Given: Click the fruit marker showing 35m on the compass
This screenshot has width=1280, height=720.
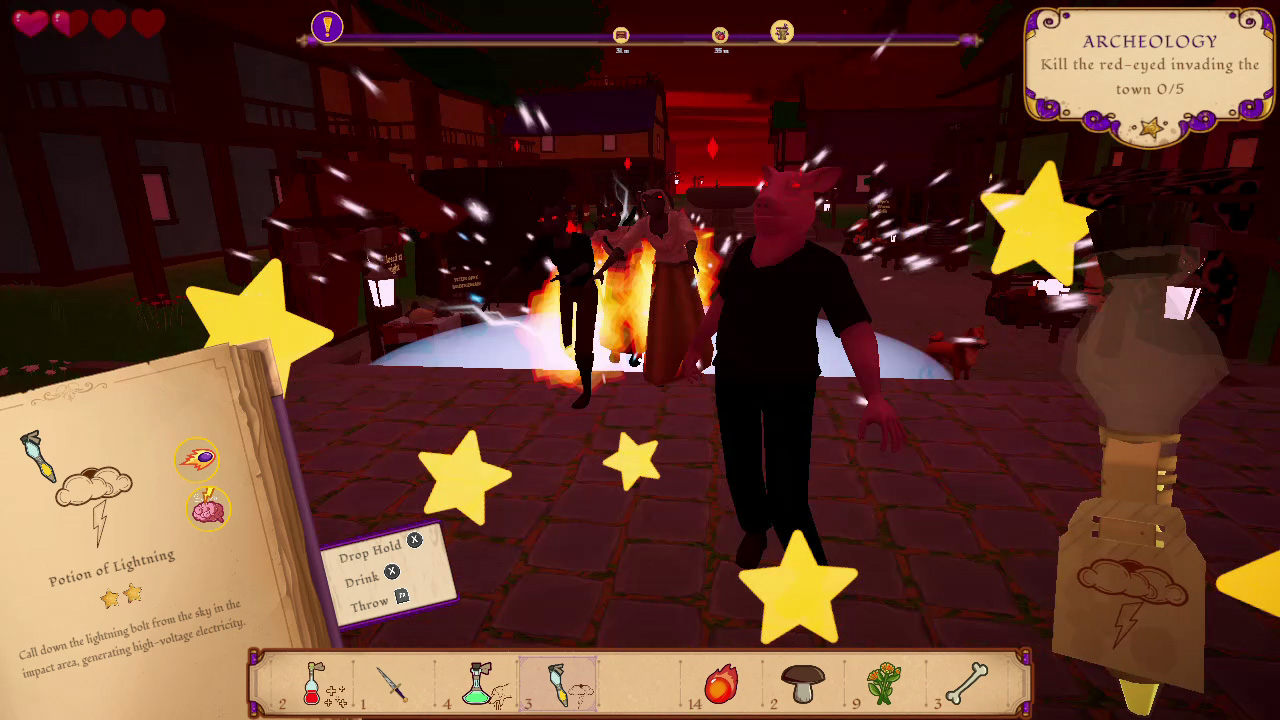Looking at the screenshot, I should pyautogui.click(x=722, y=33).
